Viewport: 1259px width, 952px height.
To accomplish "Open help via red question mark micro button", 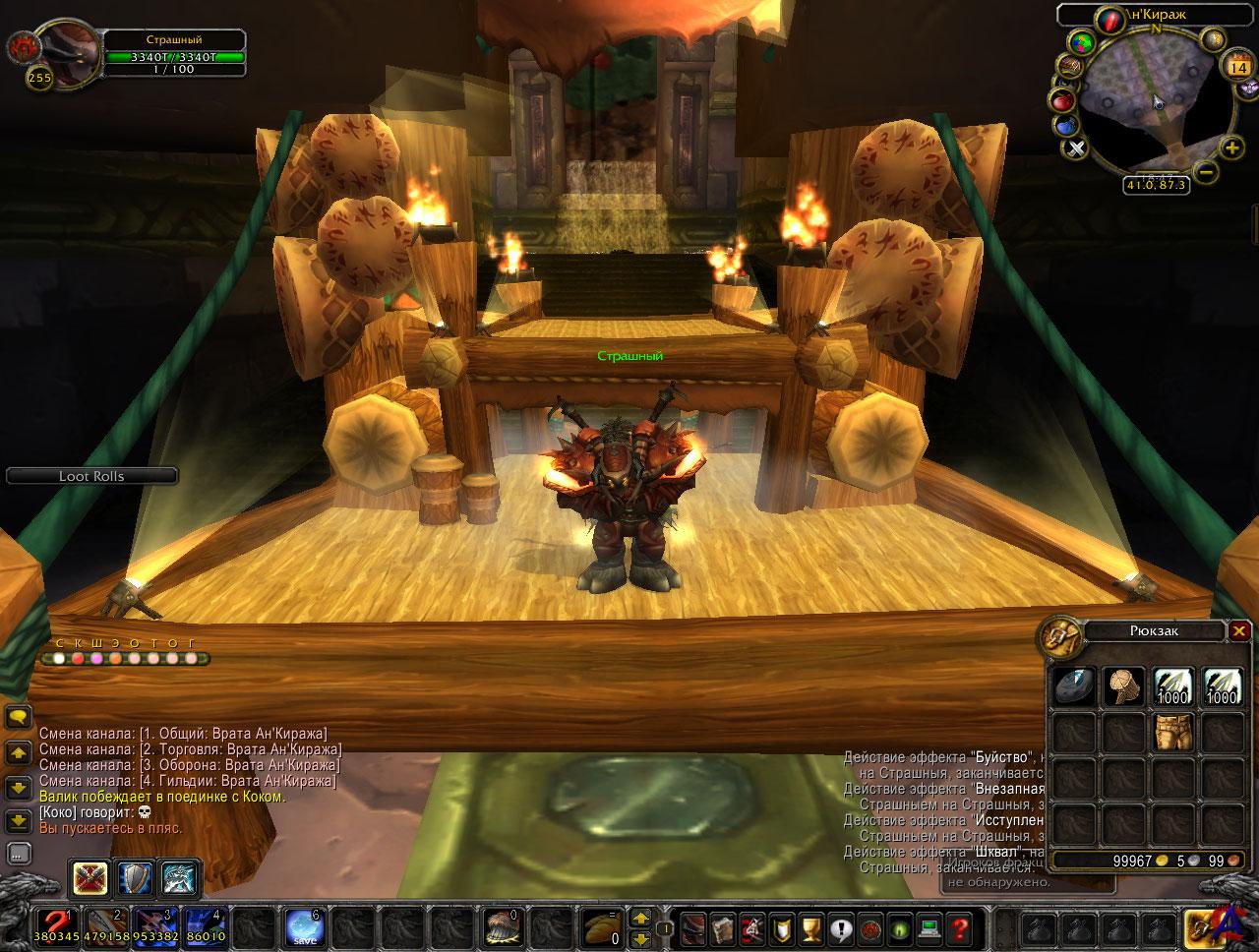I will (x=961, y=927).
